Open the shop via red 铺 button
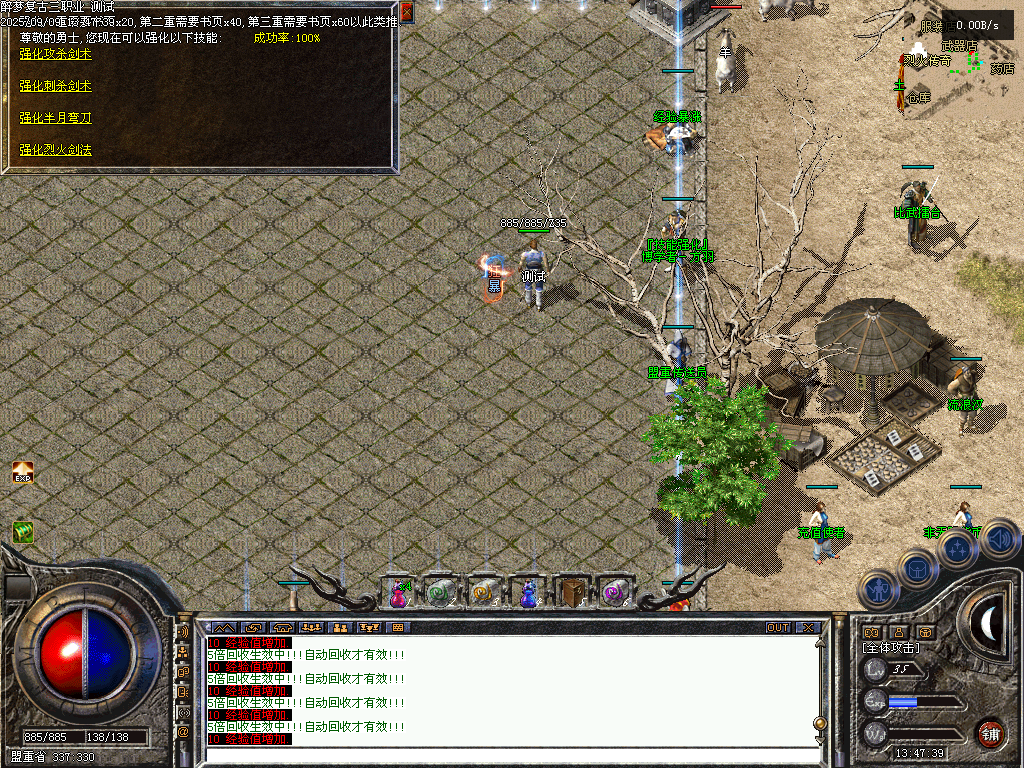The width and height of the screenshot is (1024, 768). [x=990, y=732]
